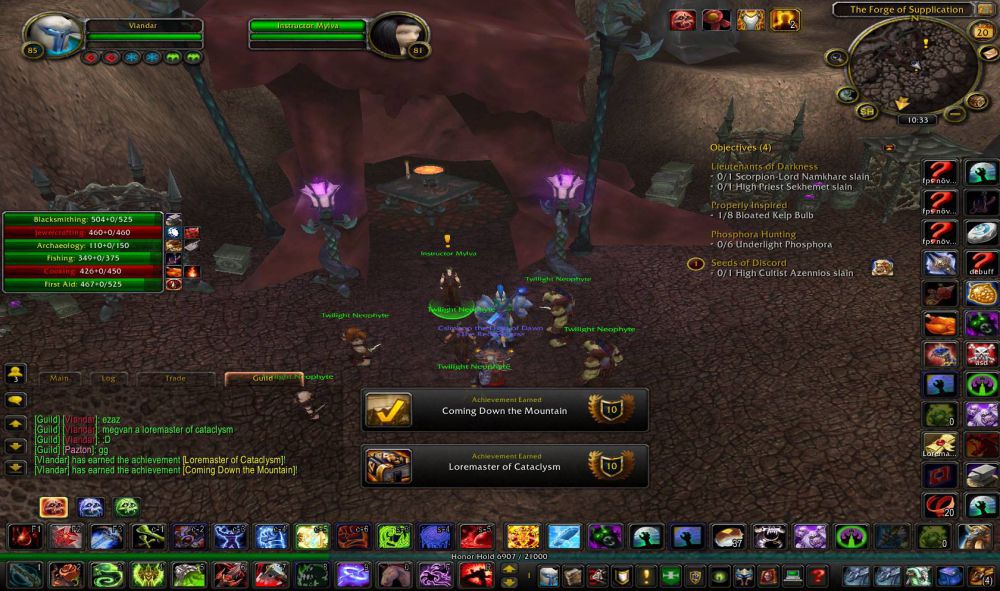Select the Trade chat tab
The width and height of the screenshot is (1000, 591).
tap(175, 379)
